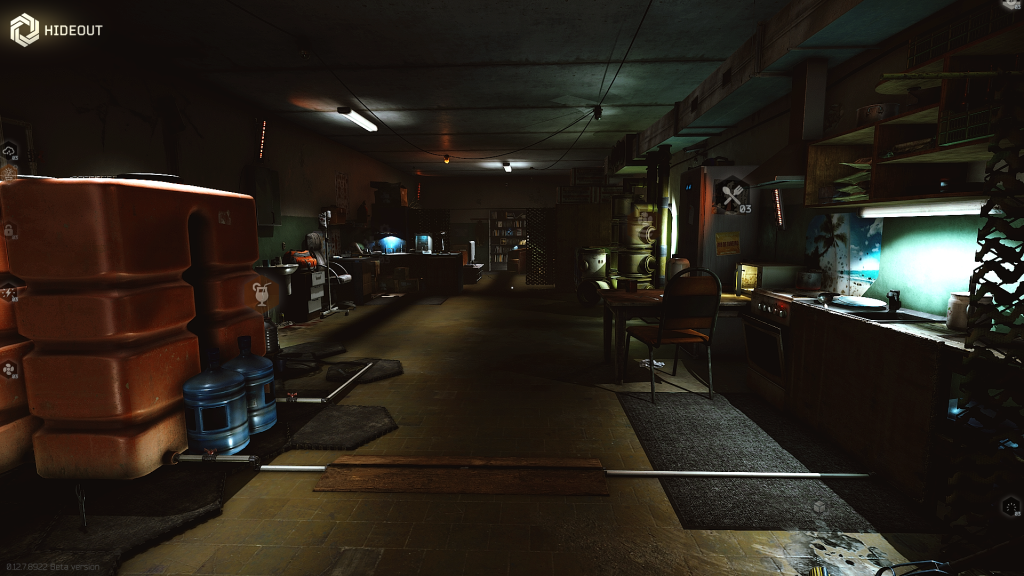
Task: Select the Water Collector cocktail glass marker
Action: pyautogui.click(x=261, y=292)
